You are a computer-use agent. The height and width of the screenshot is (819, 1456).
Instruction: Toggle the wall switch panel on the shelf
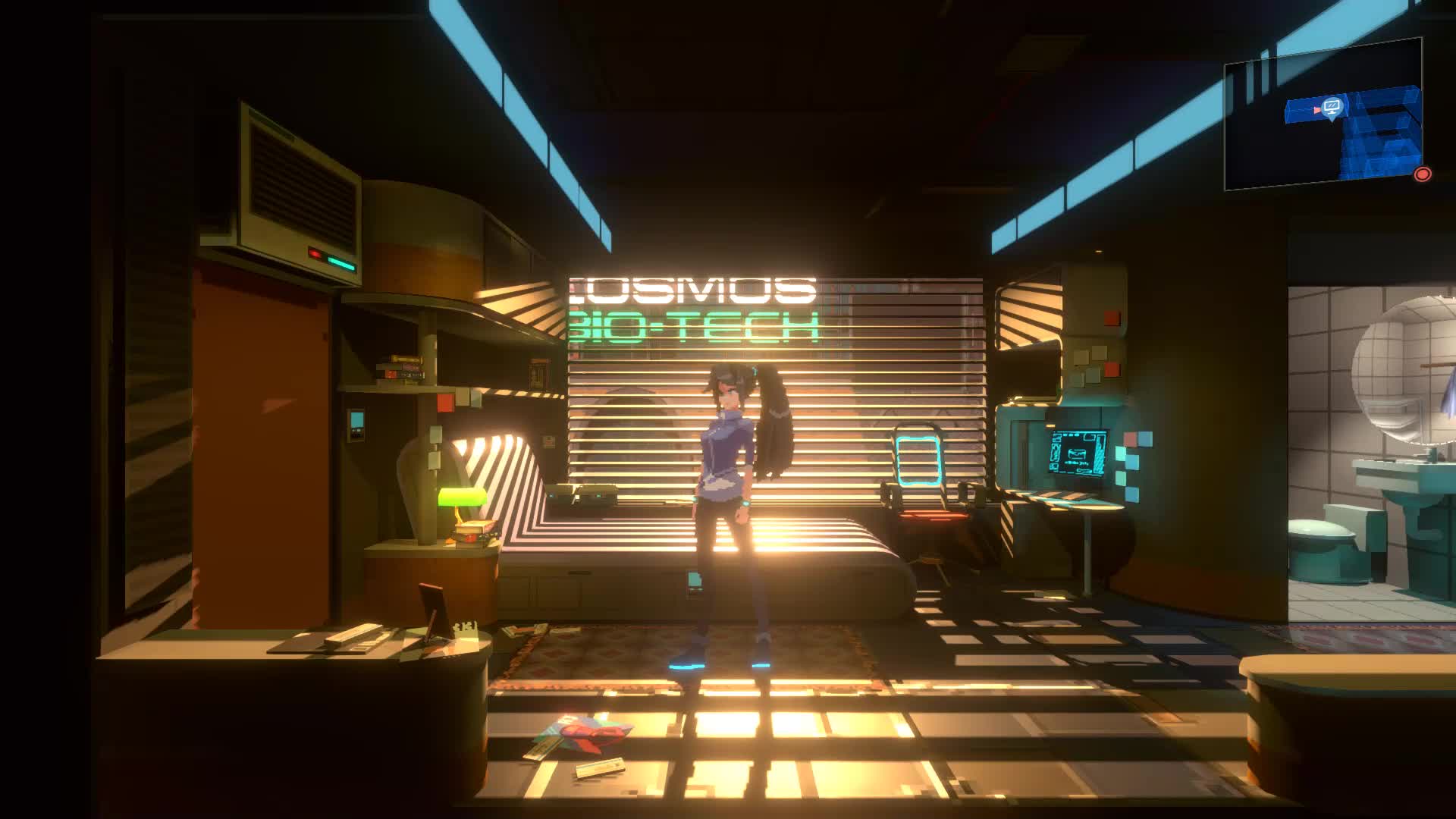(356, 423)
